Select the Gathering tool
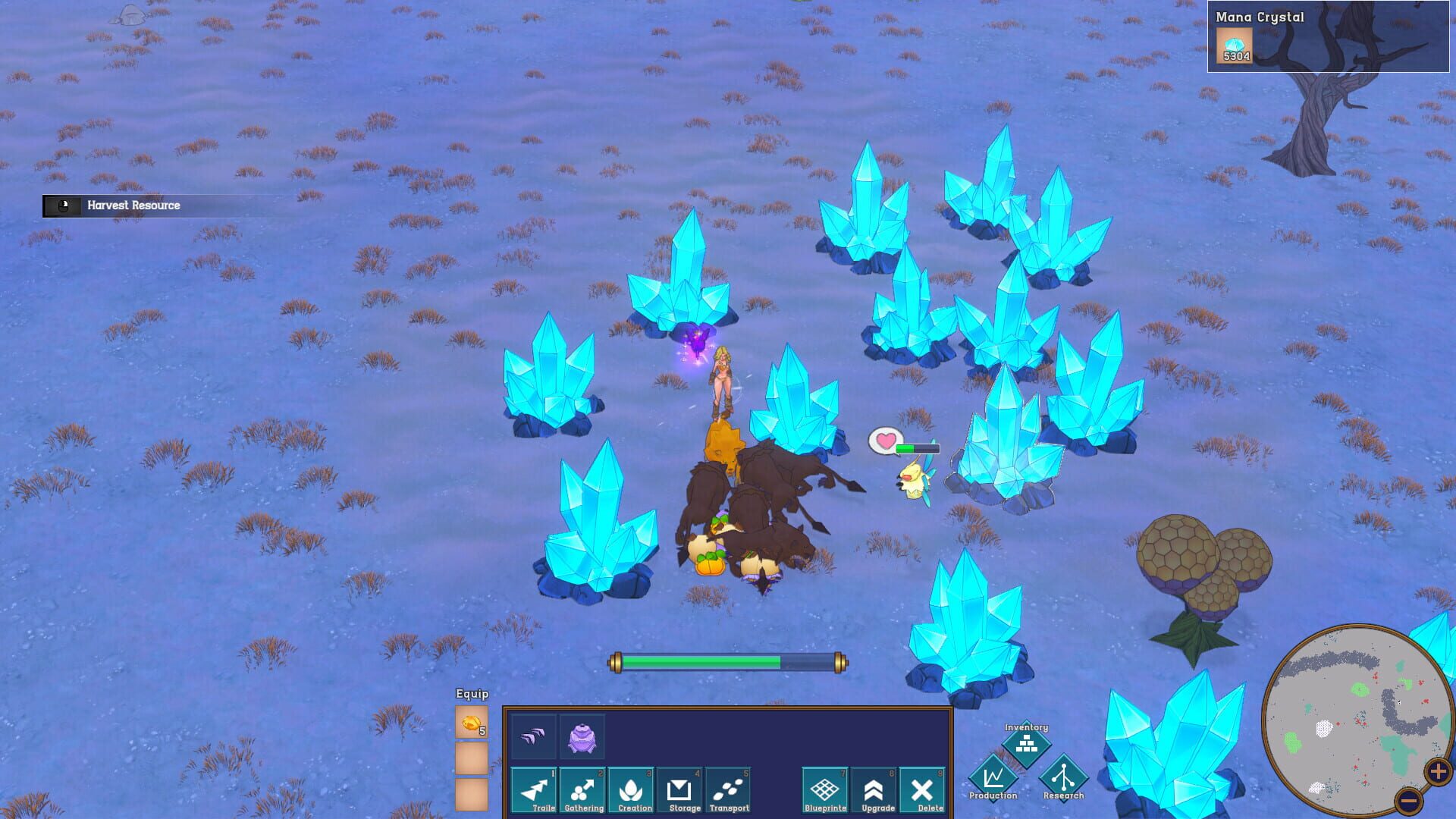Viewport: 1456px width, 819px height. tap(583, 790)
